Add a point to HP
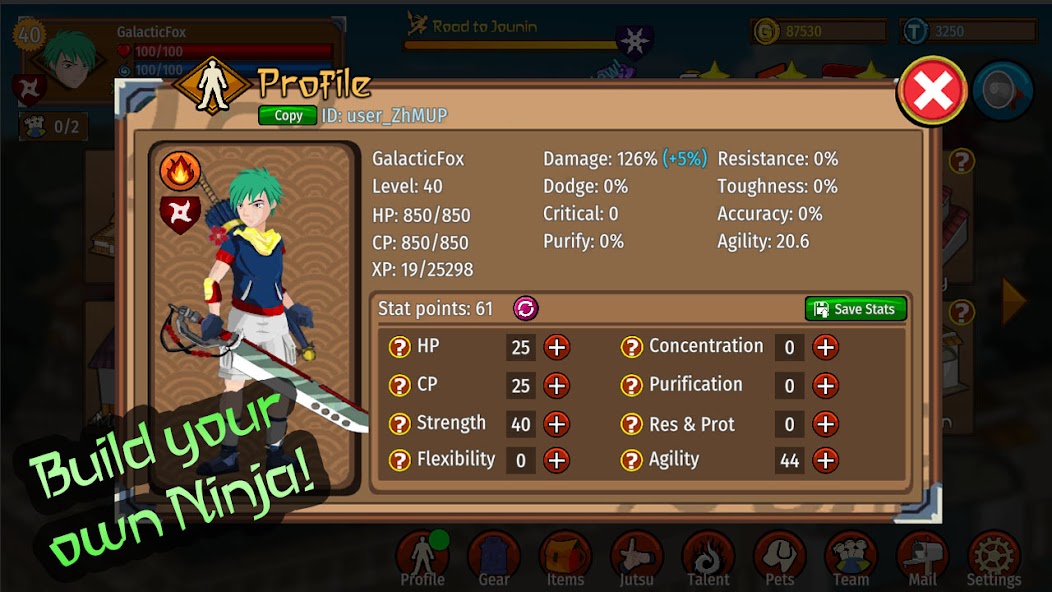The height and width of the screenshot is (592, 1052). 556,347
